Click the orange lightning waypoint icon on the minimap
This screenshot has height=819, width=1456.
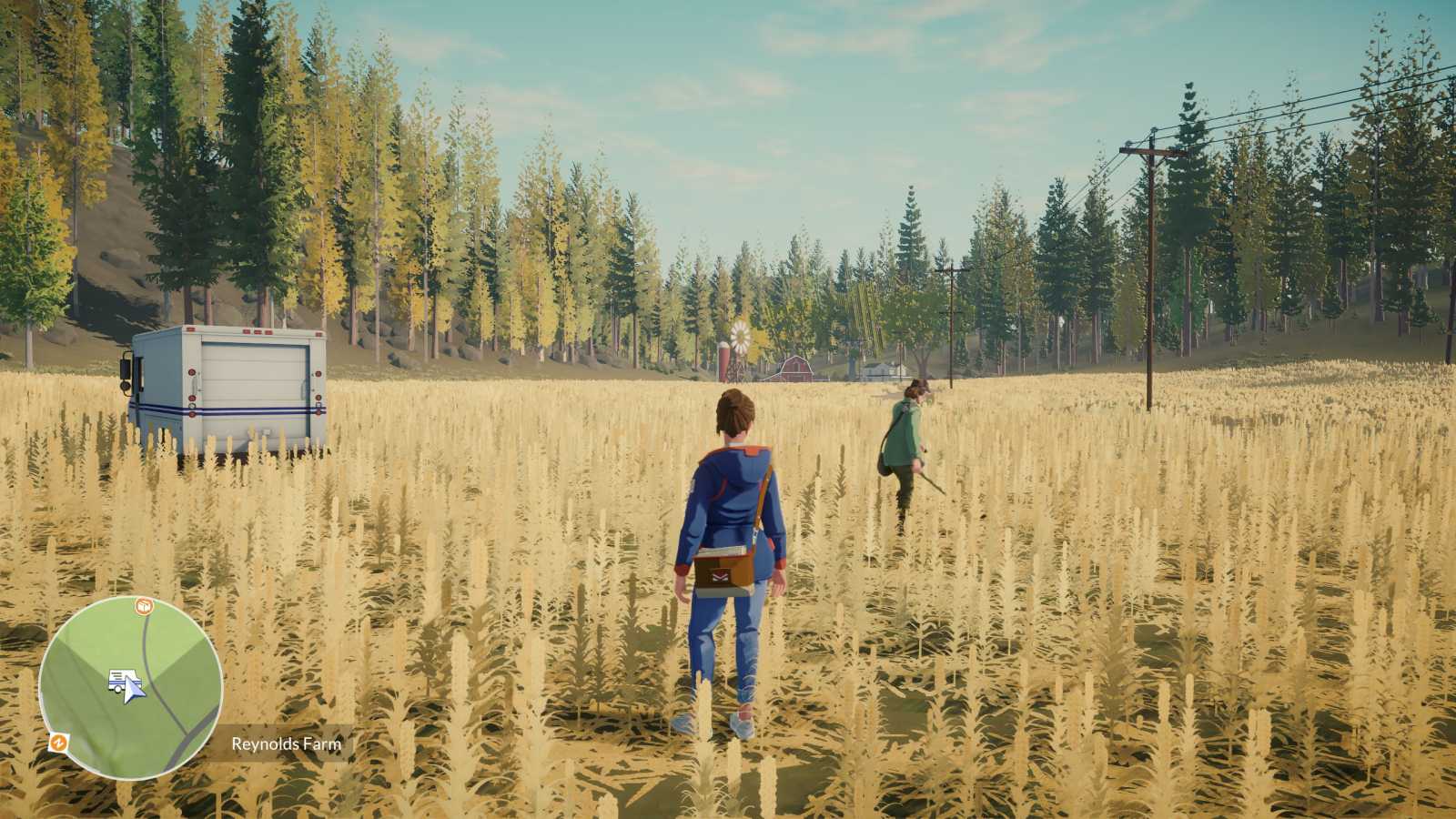pos(59,742)
